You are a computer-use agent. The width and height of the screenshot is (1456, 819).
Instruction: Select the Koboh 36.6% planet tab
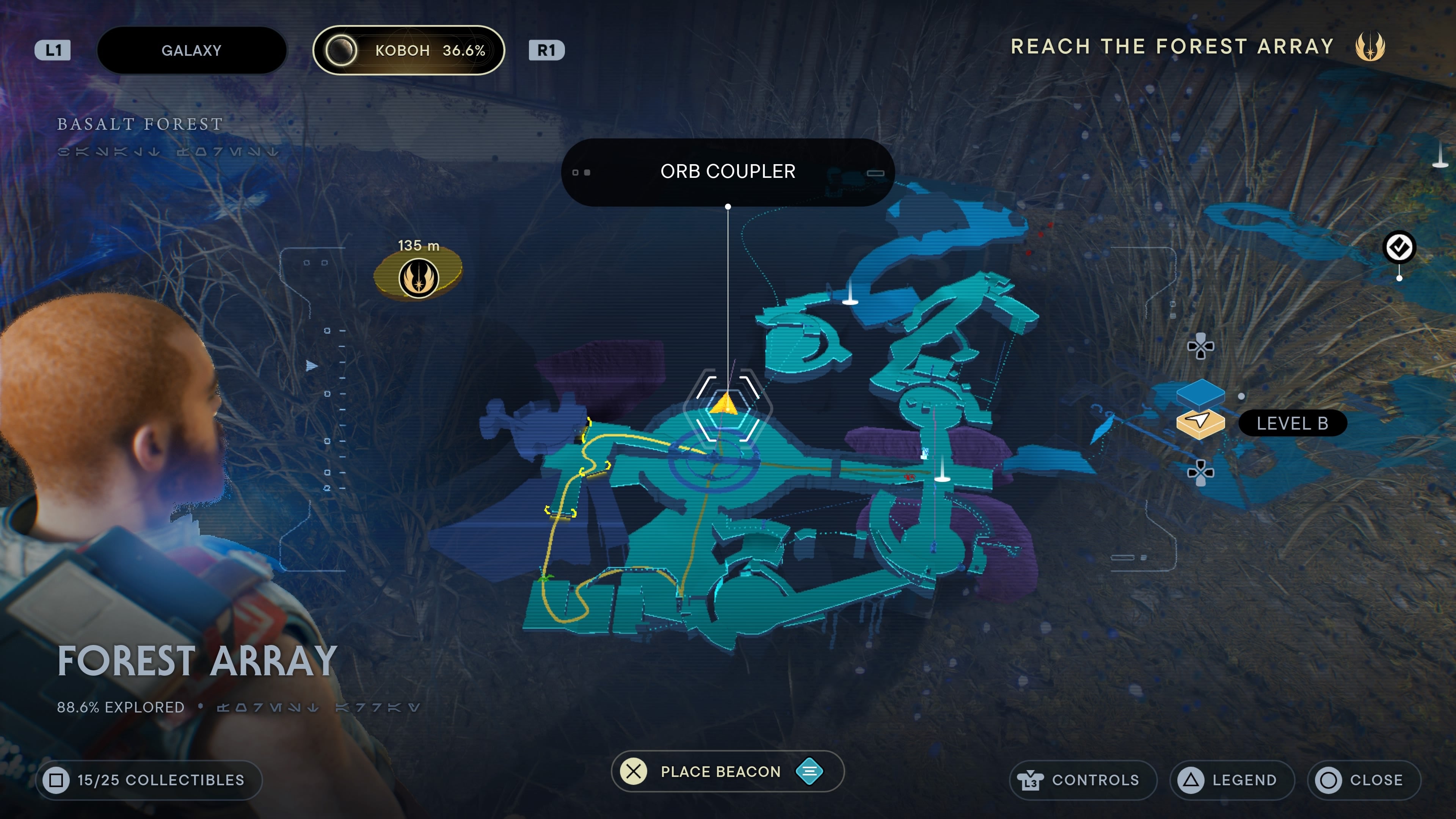coord(408,50)
